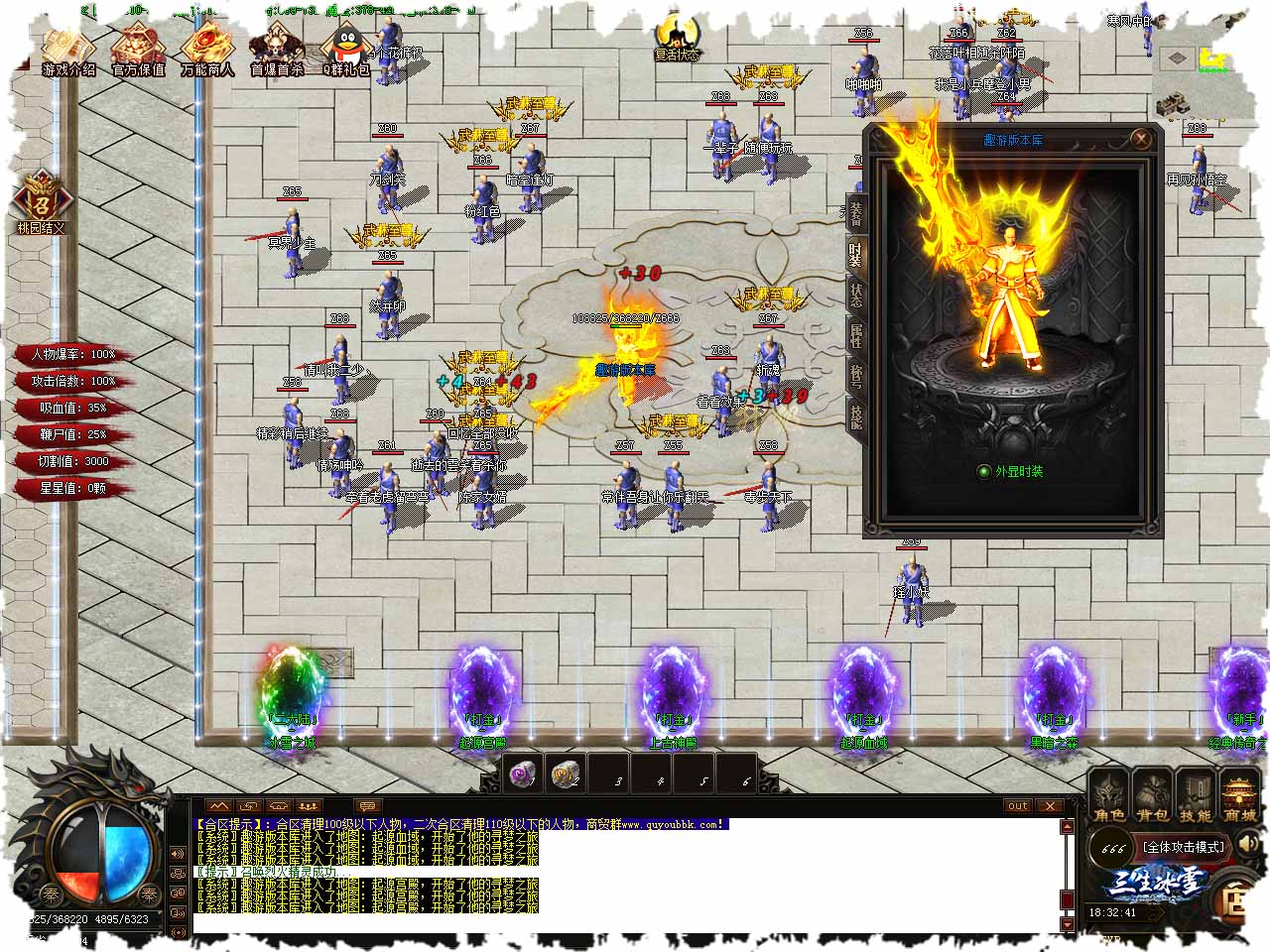1270x952 pixels.
Task: Change the 全体攻击模式 attack mode
Action: coord(1185,847)
